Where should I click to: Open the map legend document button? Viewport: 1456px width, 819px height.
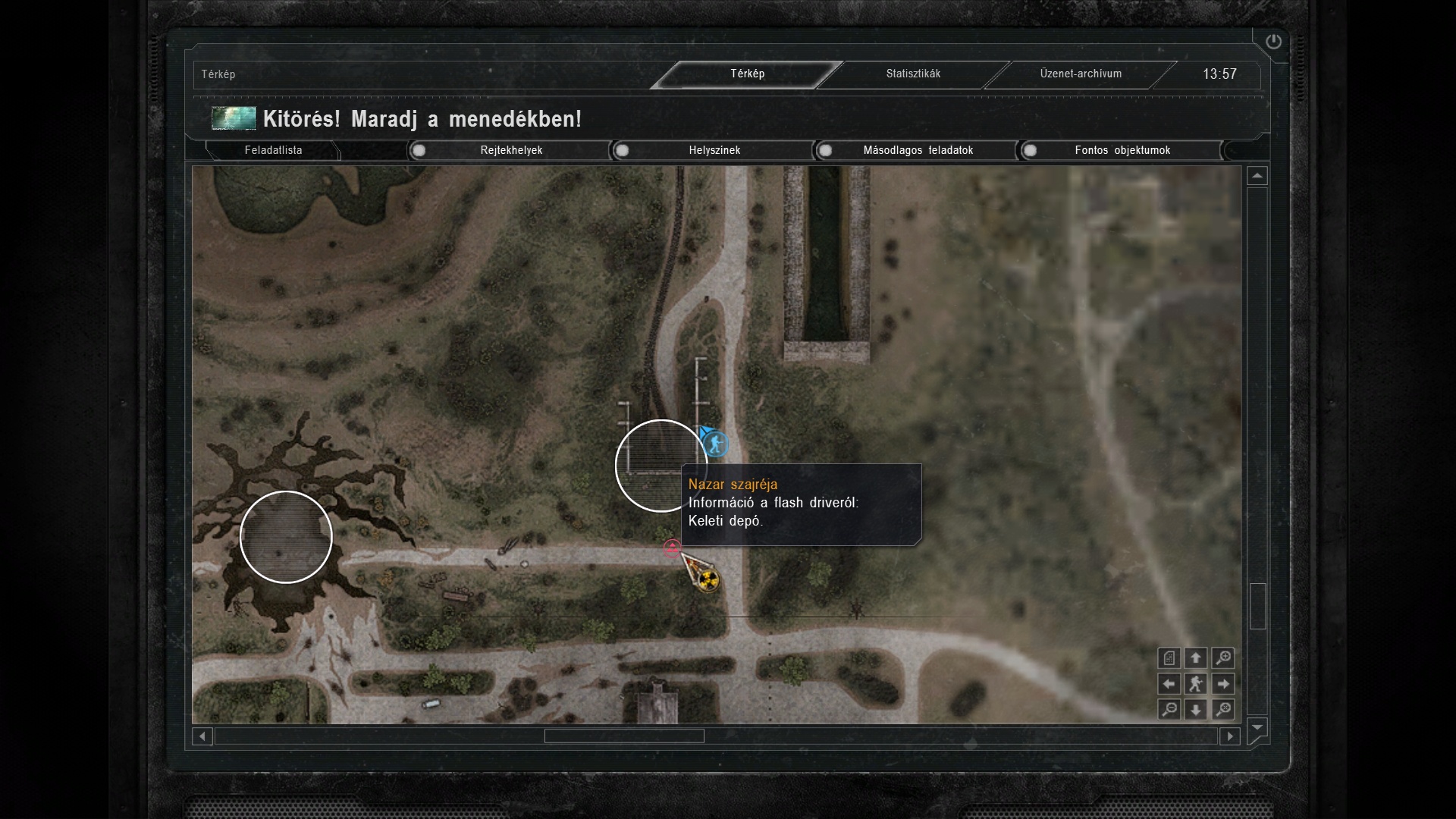click(1169, 658)
